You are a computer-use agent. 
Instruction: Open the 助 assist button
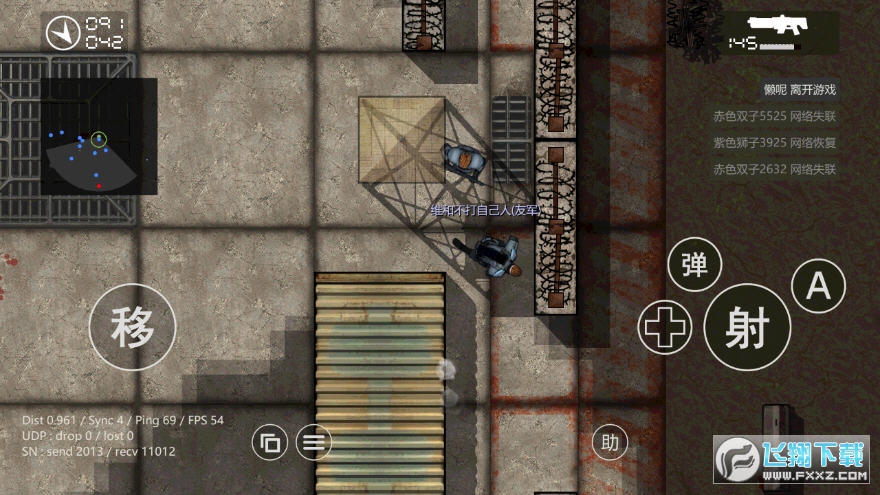point(609,441)
